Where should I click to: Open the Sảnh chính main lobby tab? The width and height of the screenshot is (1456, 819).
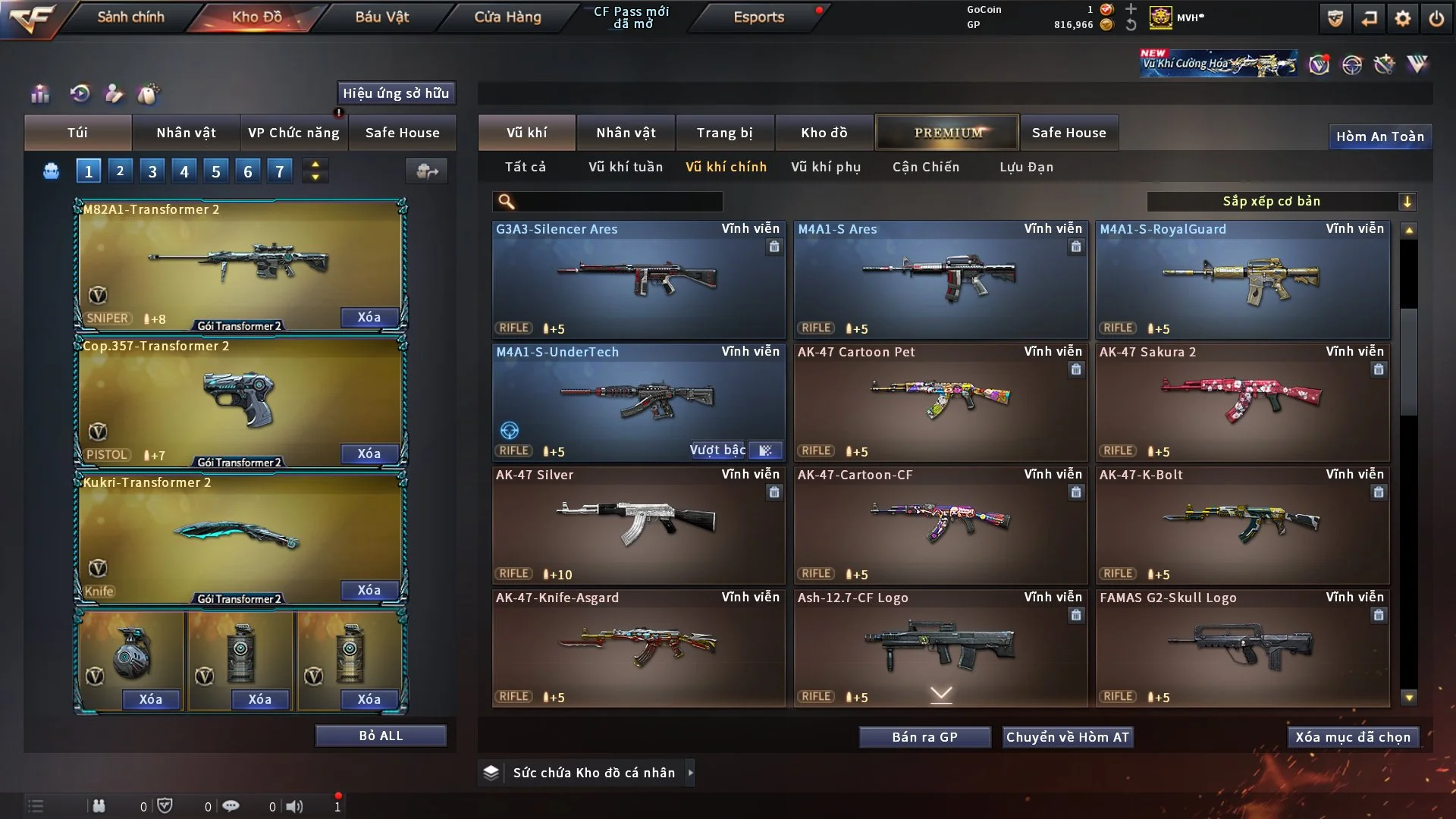pyautogui.click(x=130, y=17)
